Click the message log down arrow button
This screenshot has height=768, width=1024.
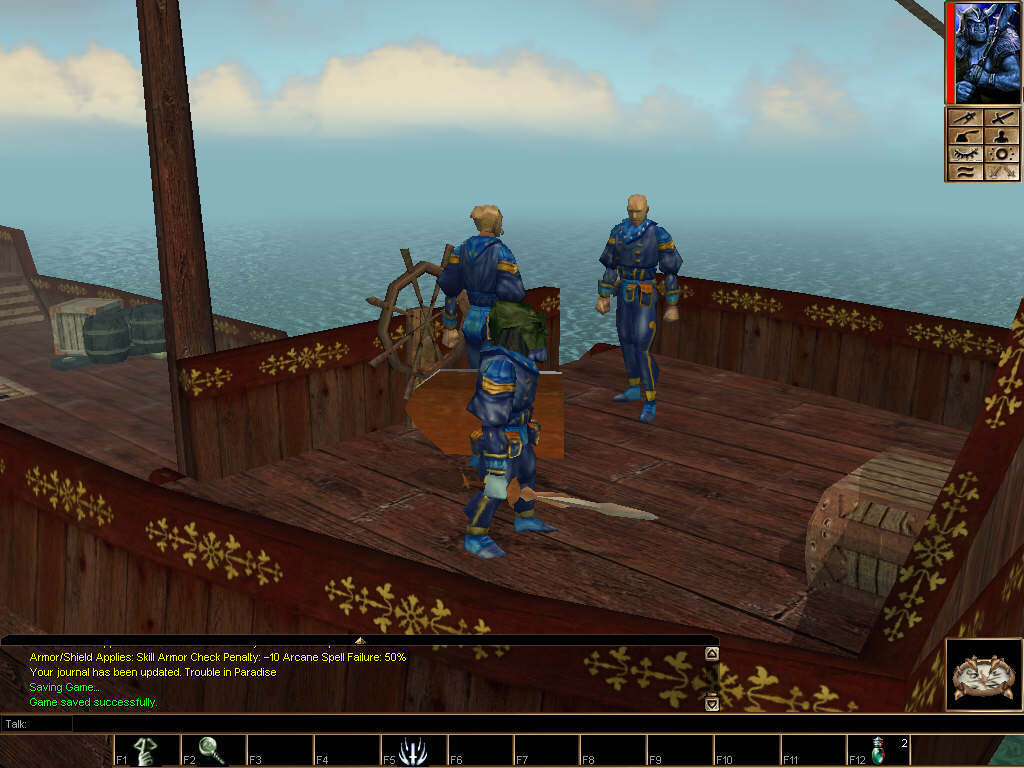(x=711, y=703)
